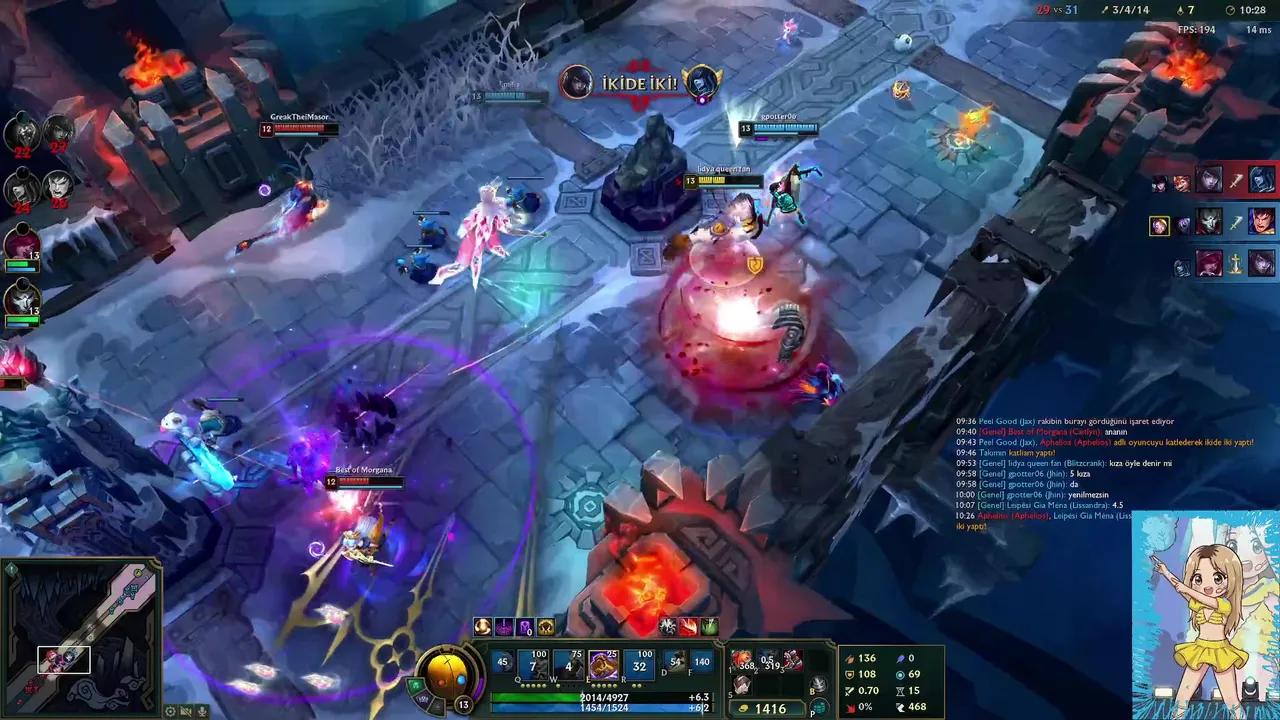
Task: Open the camera settings gear below the minimap
Action: point(170,711)
